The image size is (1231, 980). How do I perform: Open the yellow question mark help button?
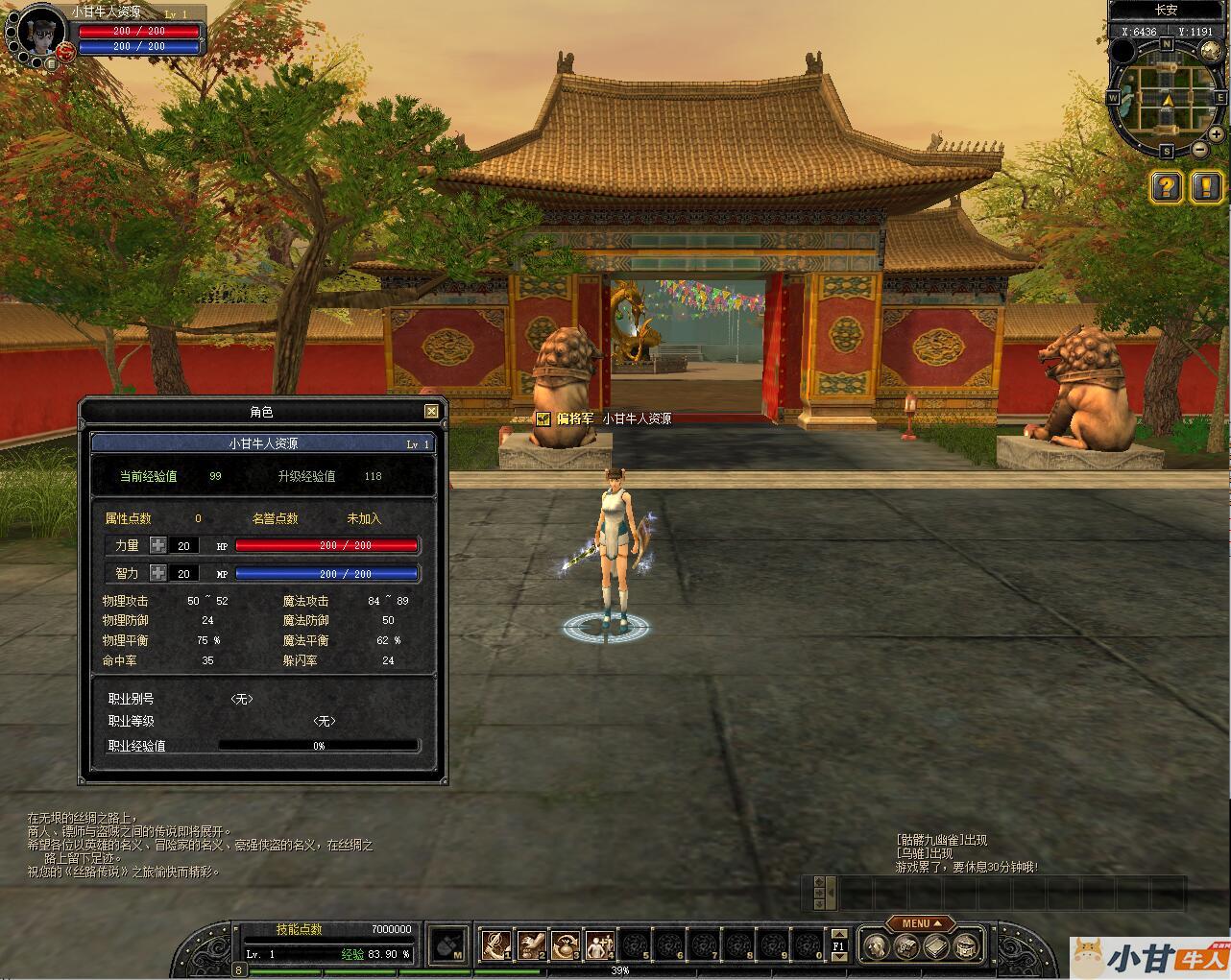click(1166, 186)
